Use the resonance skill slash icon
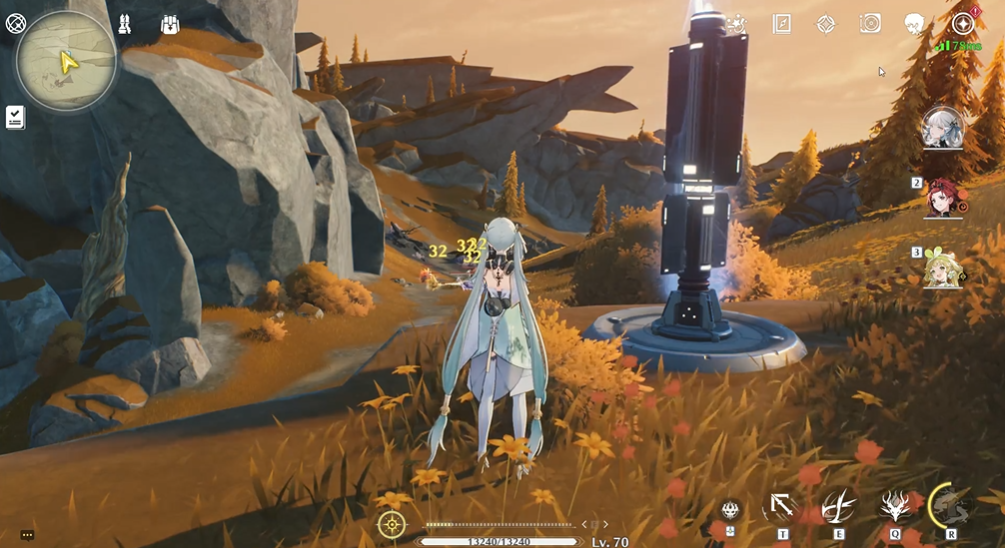 click(x=838, y=507)
